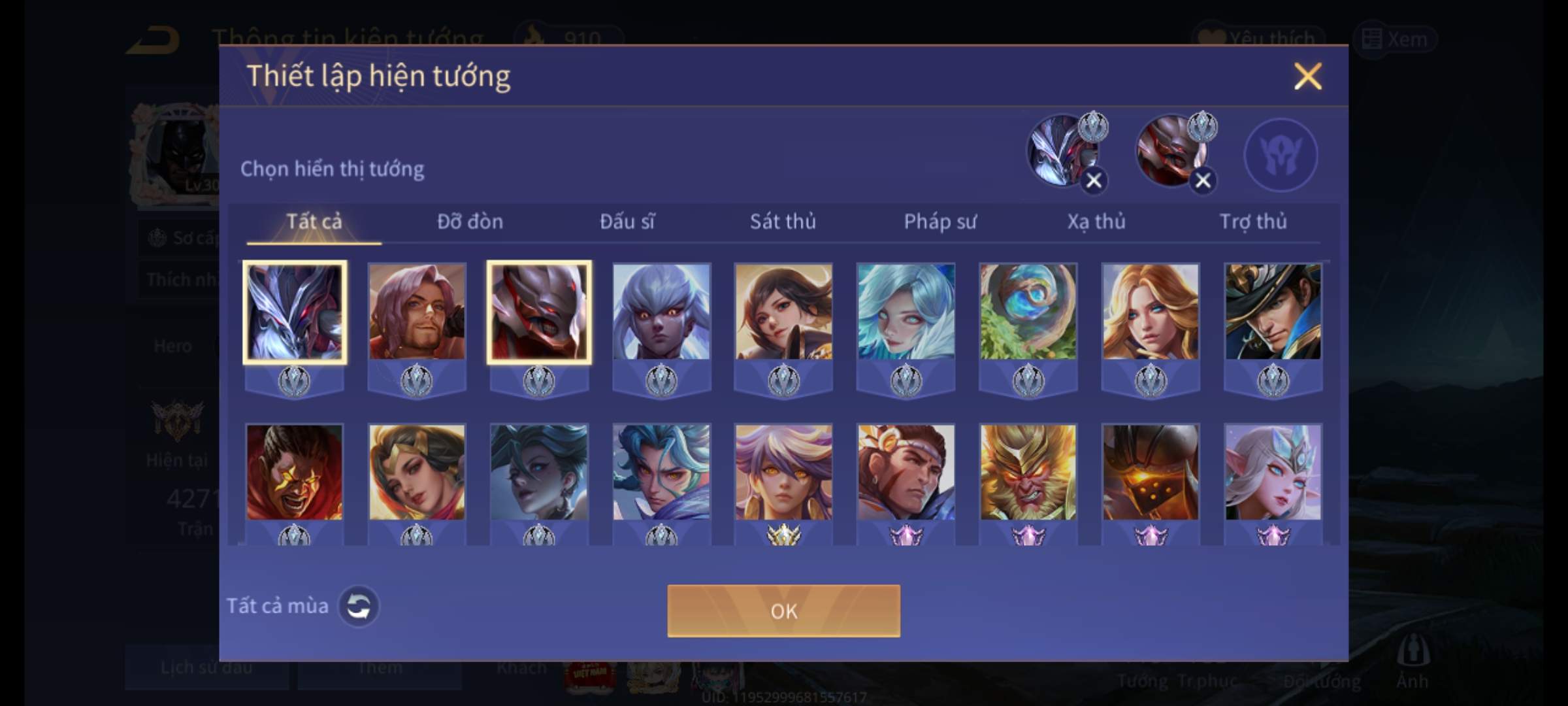Screen dimensions: 1568x706
Task: Switch to the Pháp sư tab
Action: coord(939,222)
